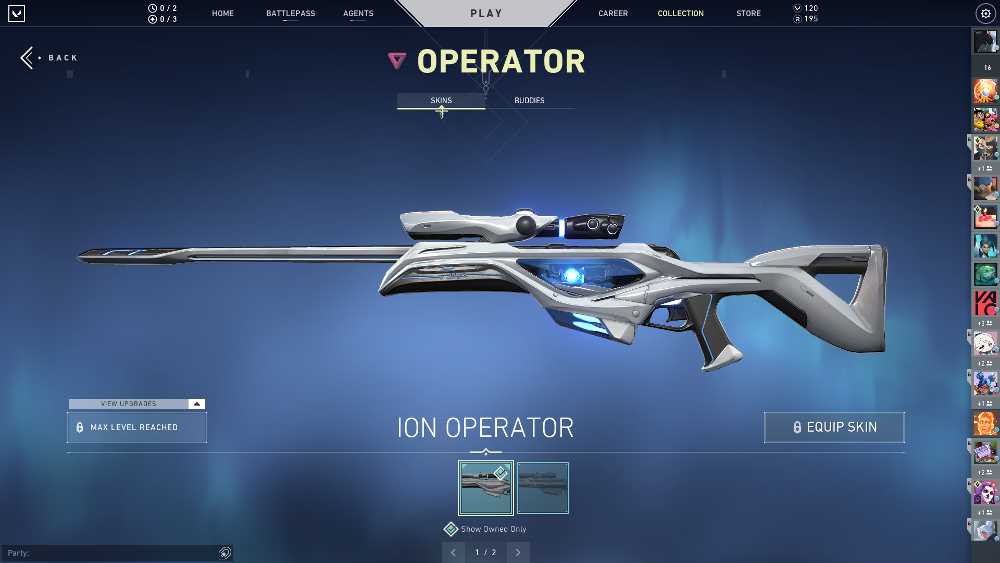This screenshot has width=1000, height=563.
Task: Open the top-left Valorant logo menu
Action: pos(16,14)
